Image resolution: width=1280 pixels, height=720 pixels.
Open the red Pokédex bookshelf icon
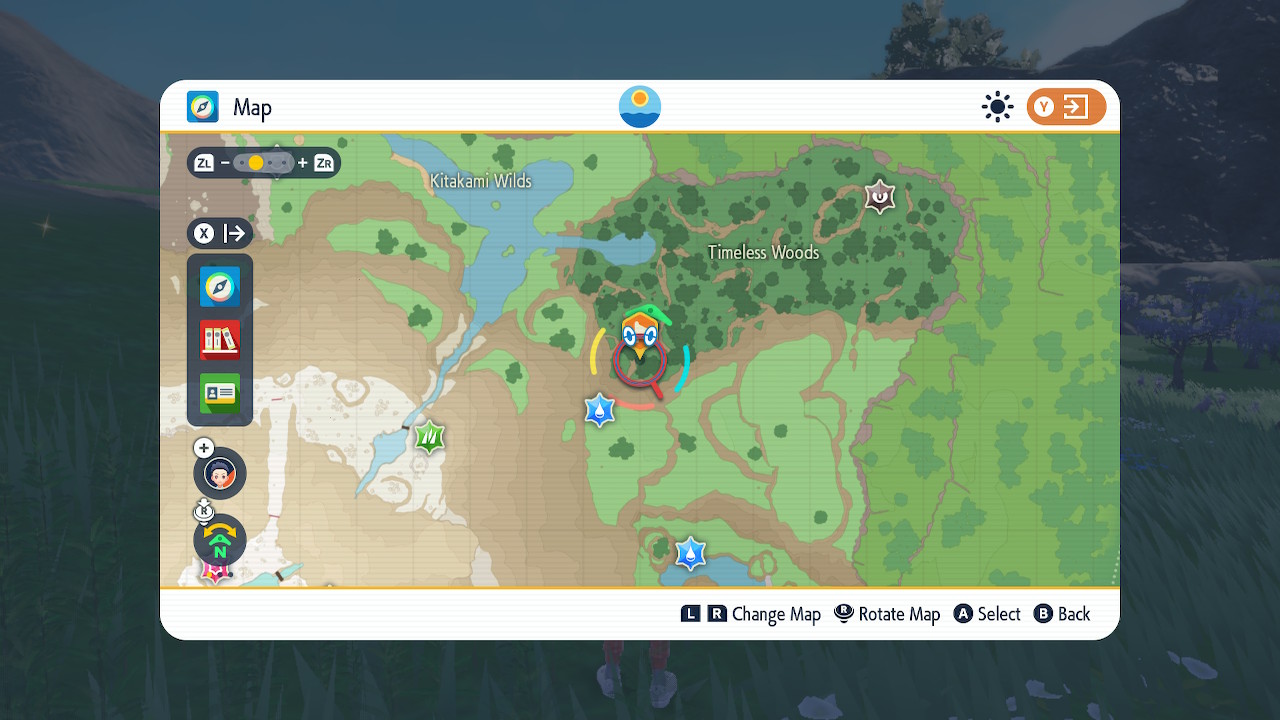tap(219, 340)
